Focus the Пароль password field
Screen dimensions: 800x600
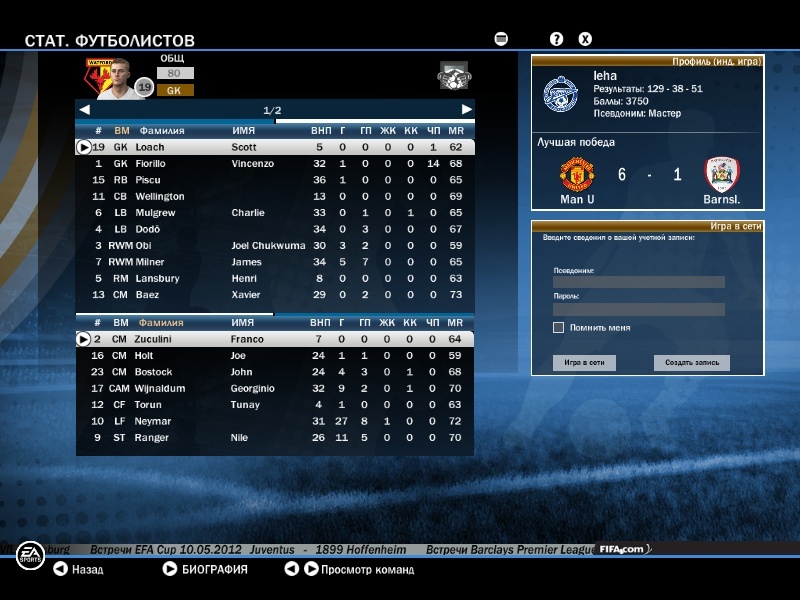638,310
